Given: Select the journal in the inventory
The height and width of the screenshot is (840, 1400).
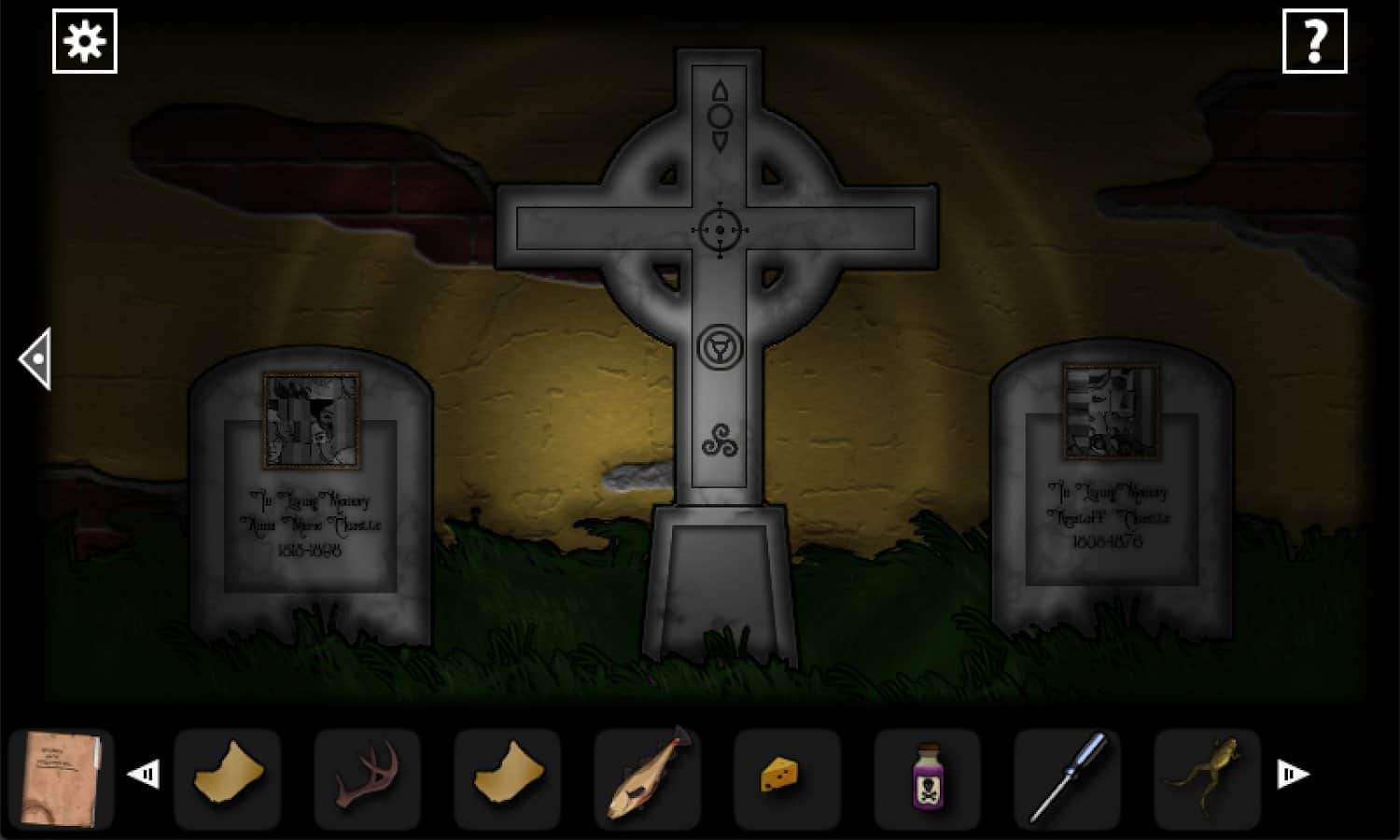Looking at the screenshot, I should (x=61, y=777).
